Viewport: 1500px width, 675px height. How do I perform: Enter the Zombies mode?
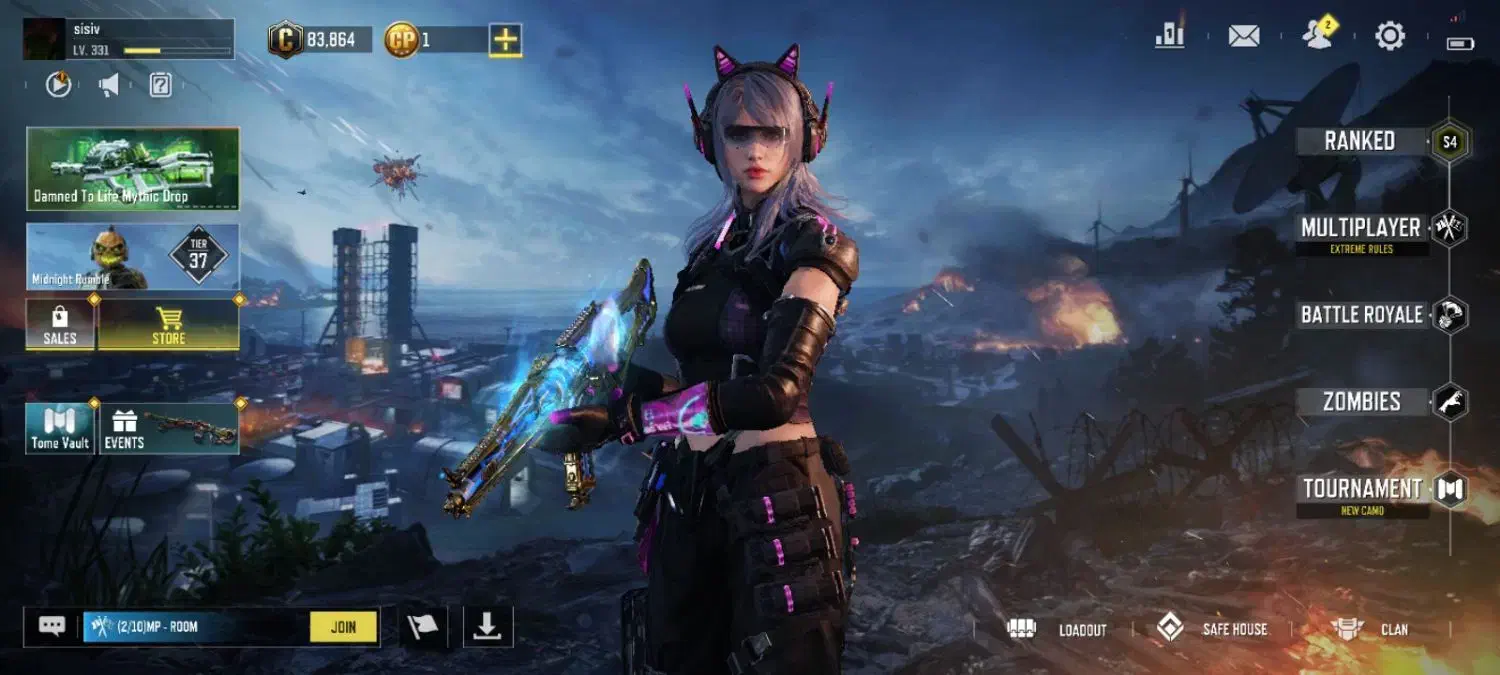click(x=1361, y=402)
